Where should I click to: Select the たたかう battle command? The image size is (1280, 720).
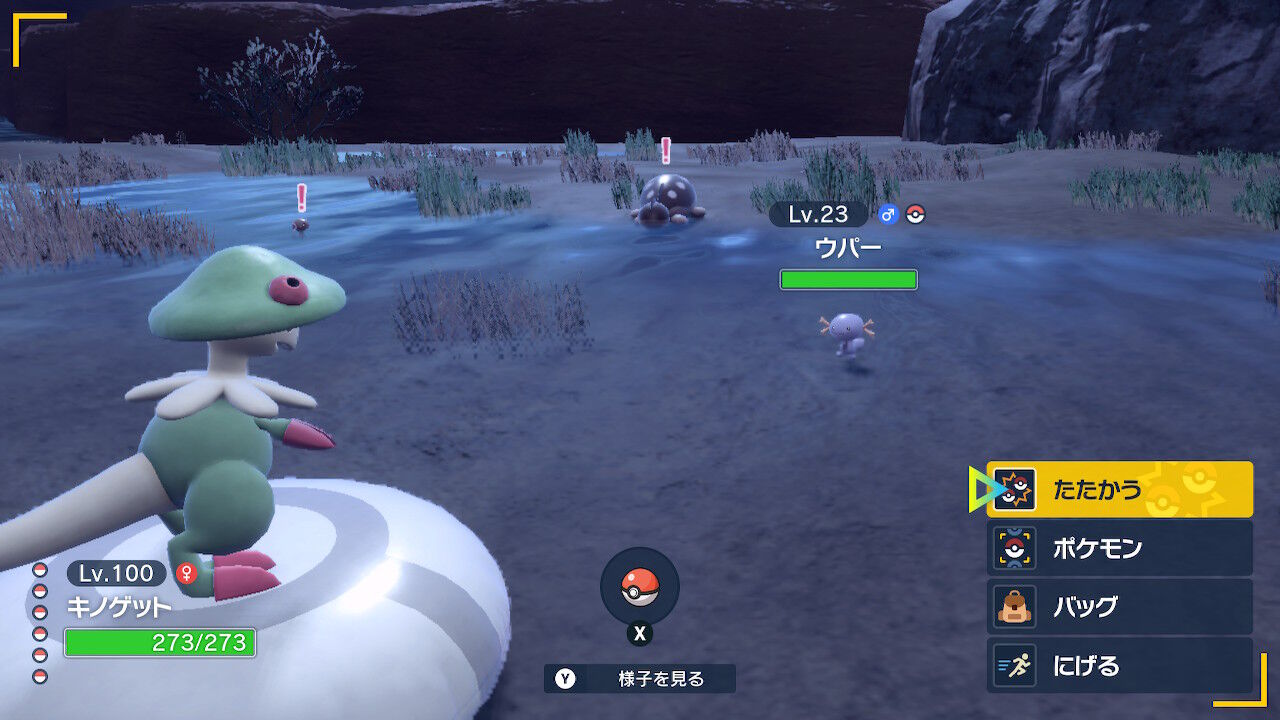click(1119, 489)
